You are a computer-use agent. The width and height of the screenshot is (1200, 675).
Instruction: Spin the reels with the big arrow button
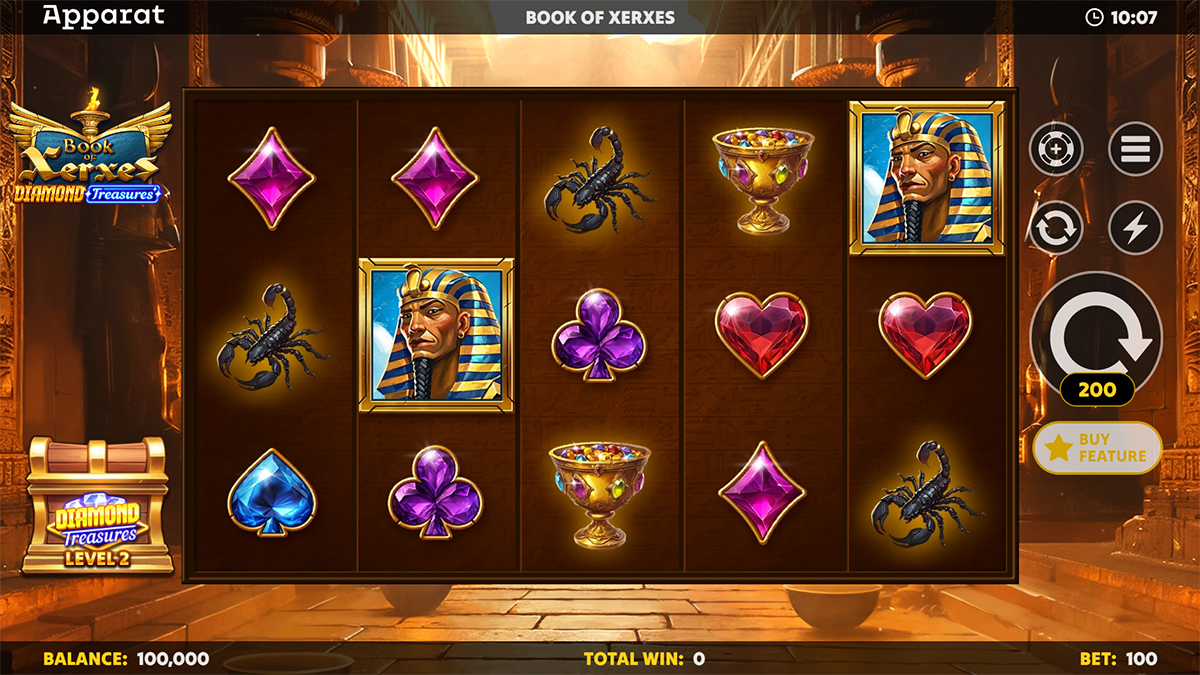pos(1096,332)
